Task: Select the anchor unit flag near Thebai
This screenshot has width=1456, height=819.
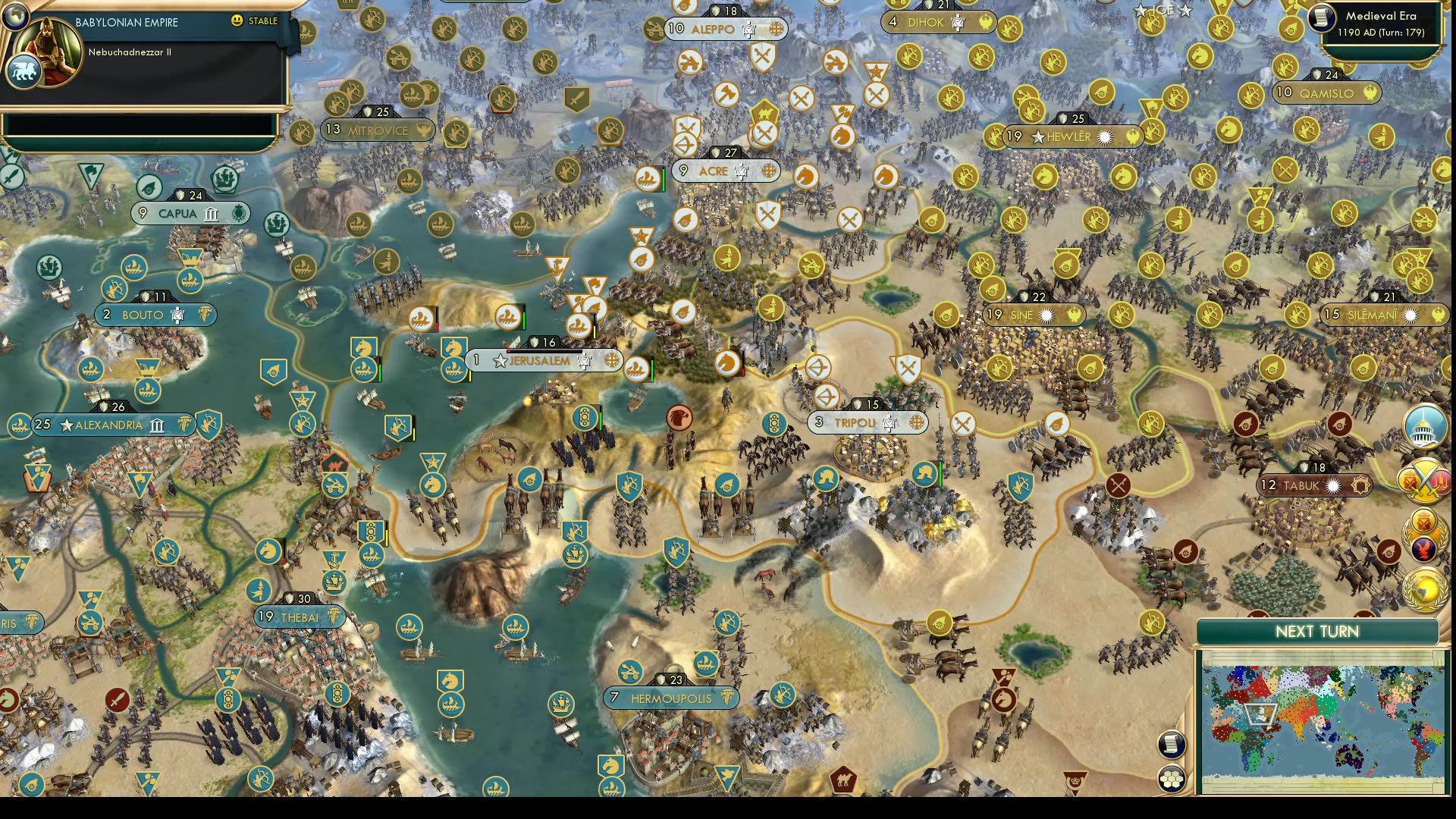Action: click(334, 559)
